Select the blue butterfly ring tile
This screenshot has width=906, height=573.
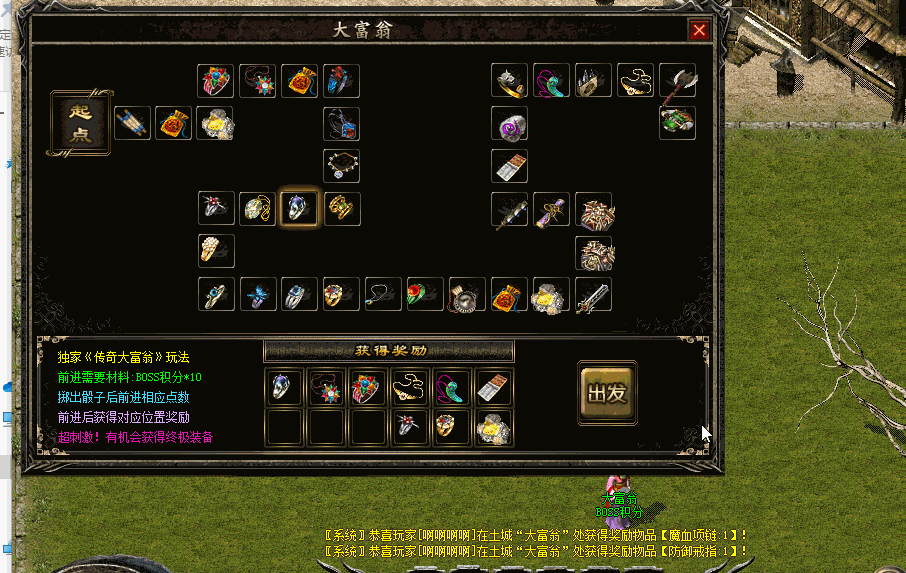(x=258, y=295)
